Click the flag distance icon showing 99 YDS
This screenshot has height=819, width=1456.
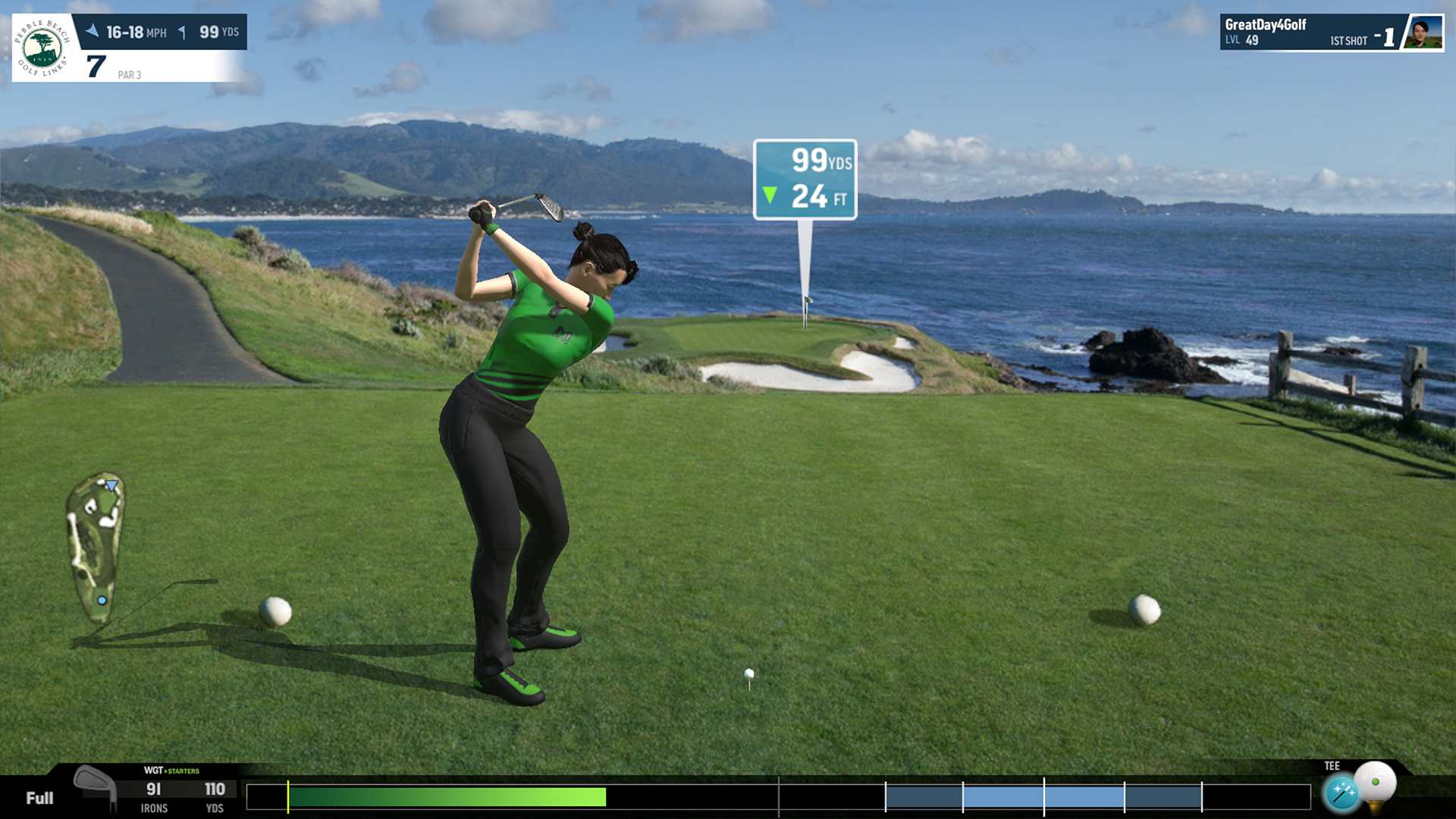click(x=182, y=33)
